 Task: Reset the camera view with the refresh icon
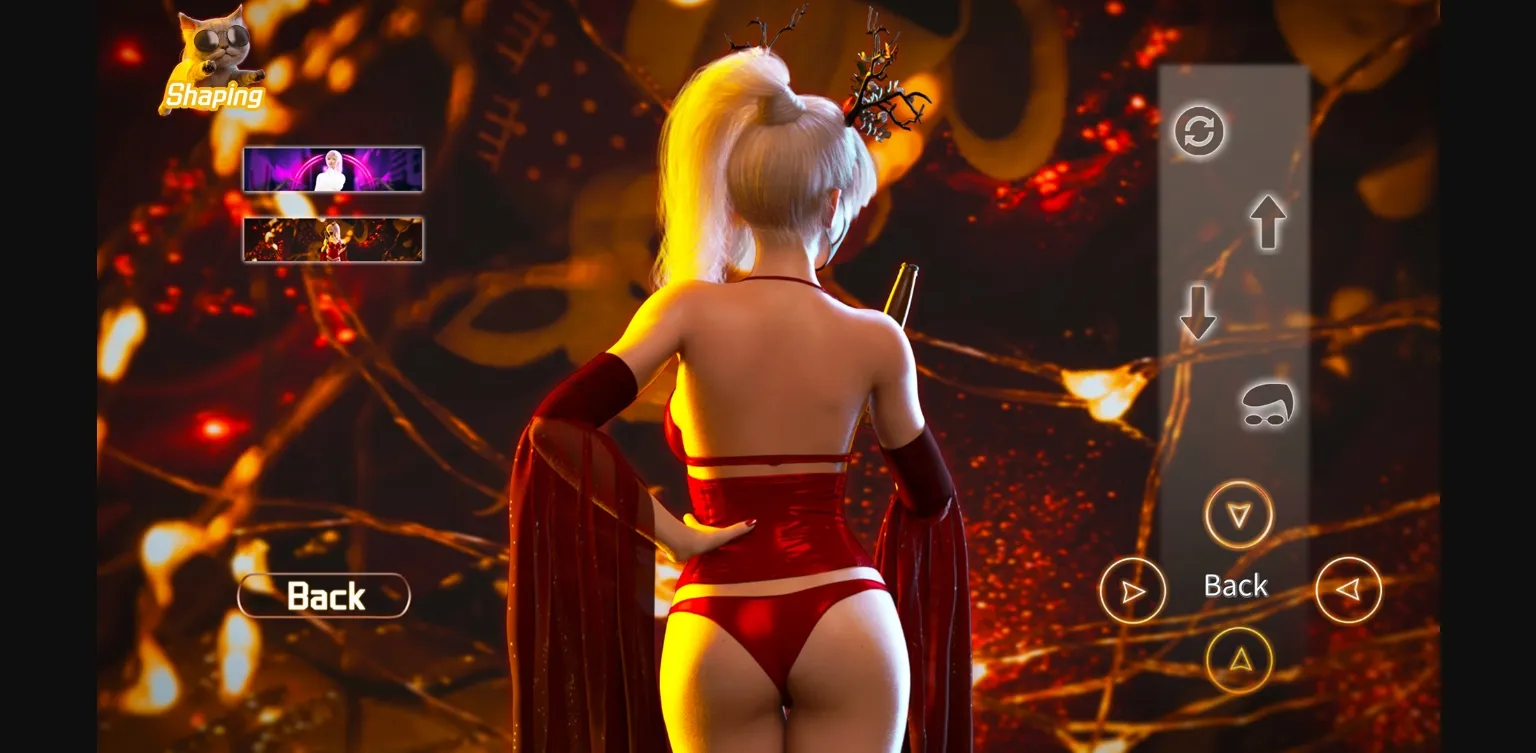(1199, 132)
